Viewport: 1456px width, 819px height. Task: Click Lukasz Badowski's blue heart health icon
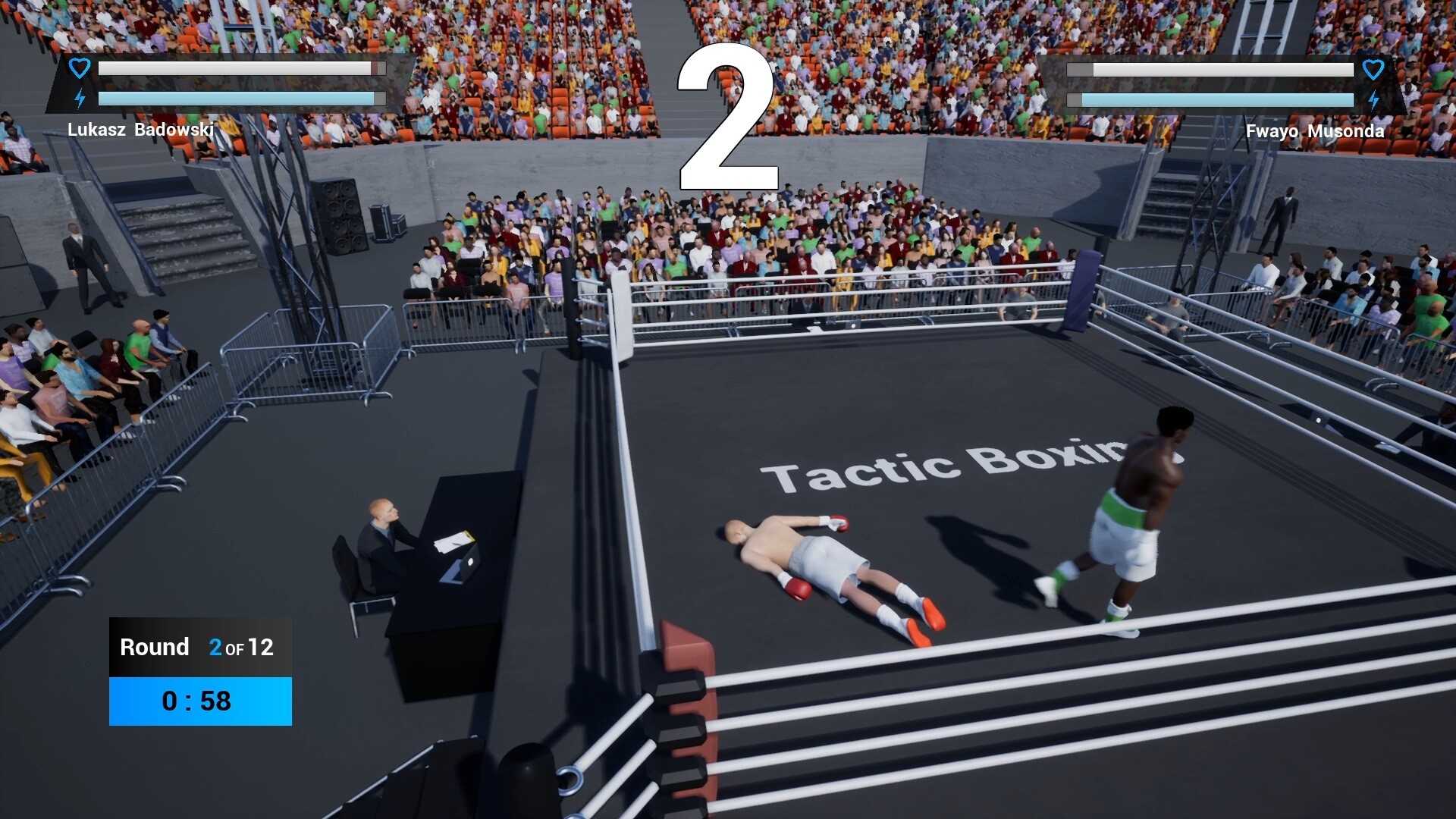coord(78,68)
